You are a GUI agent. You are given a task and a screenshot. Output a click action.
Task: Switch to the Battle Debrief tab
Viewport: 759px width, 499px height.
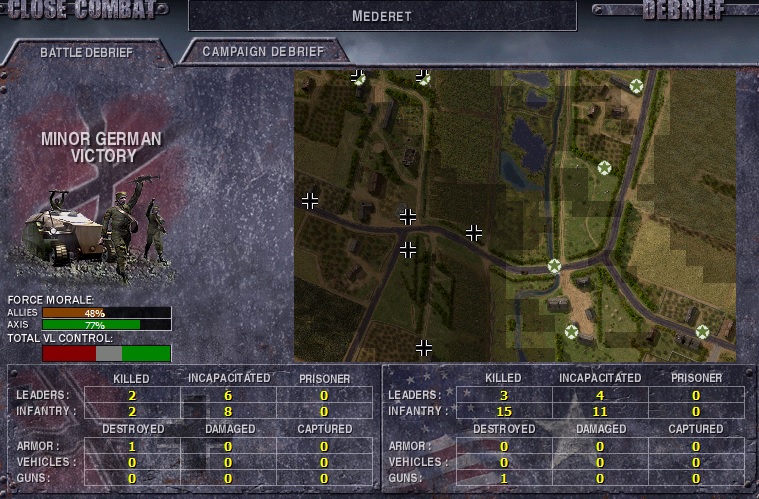[85, 52]
